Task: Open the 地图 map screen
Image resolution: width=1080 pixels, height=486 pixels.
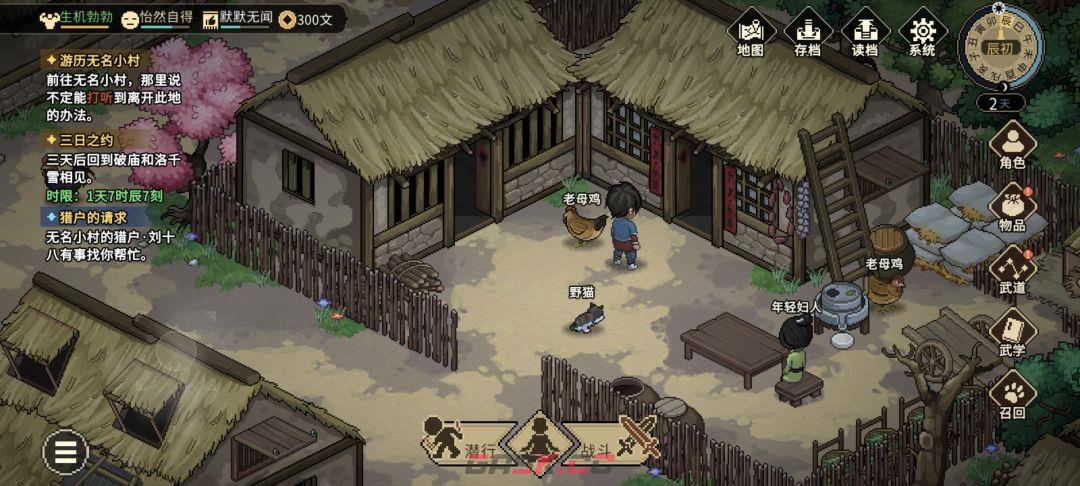Action: [x=750, y=34]
